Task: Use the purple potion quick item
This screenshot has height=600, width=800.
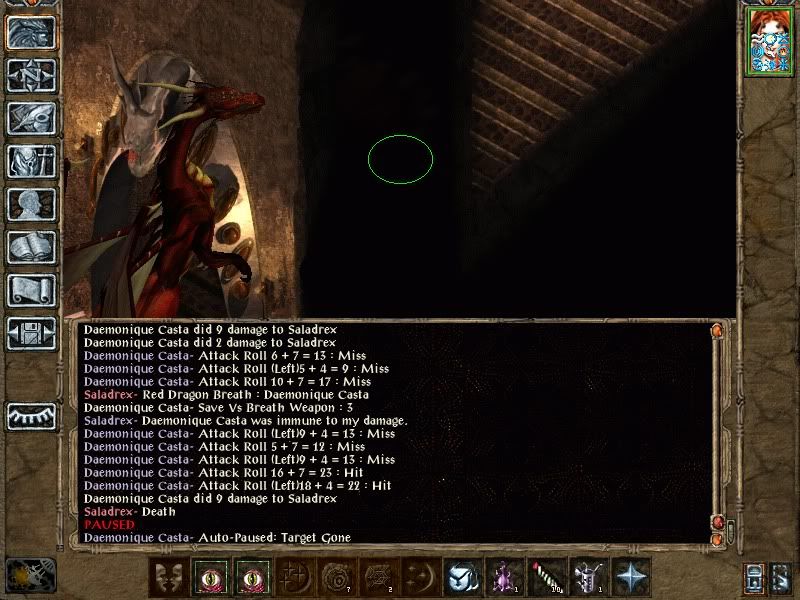Action: [x=501, y=576]
